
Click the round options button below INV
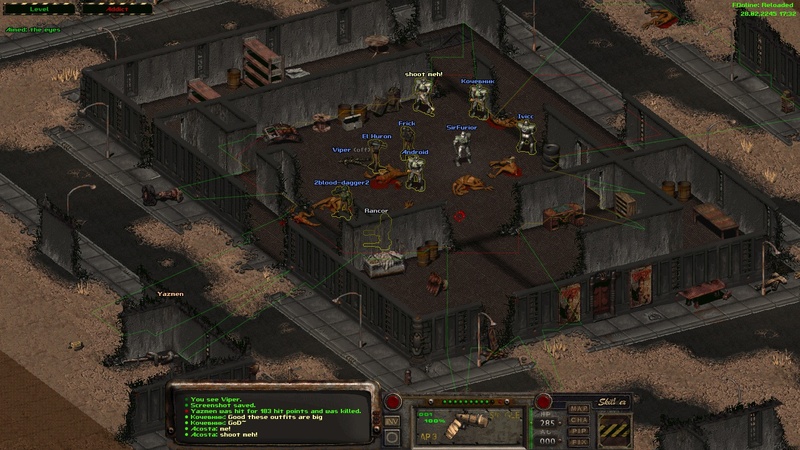click(x=392, y=438)
